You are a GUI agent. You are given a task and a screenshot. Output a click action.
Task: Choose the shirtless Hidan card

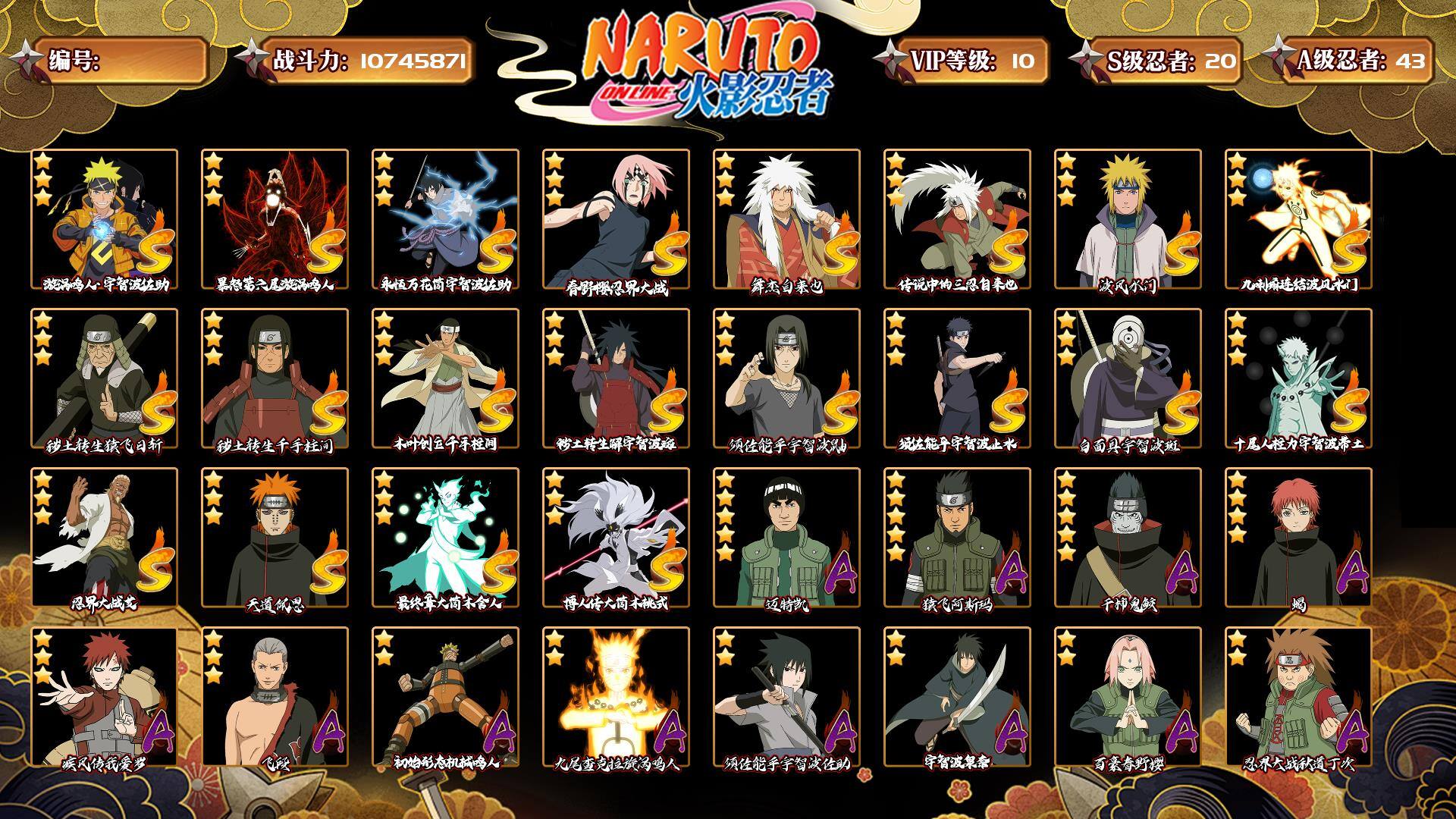point(275,697)
